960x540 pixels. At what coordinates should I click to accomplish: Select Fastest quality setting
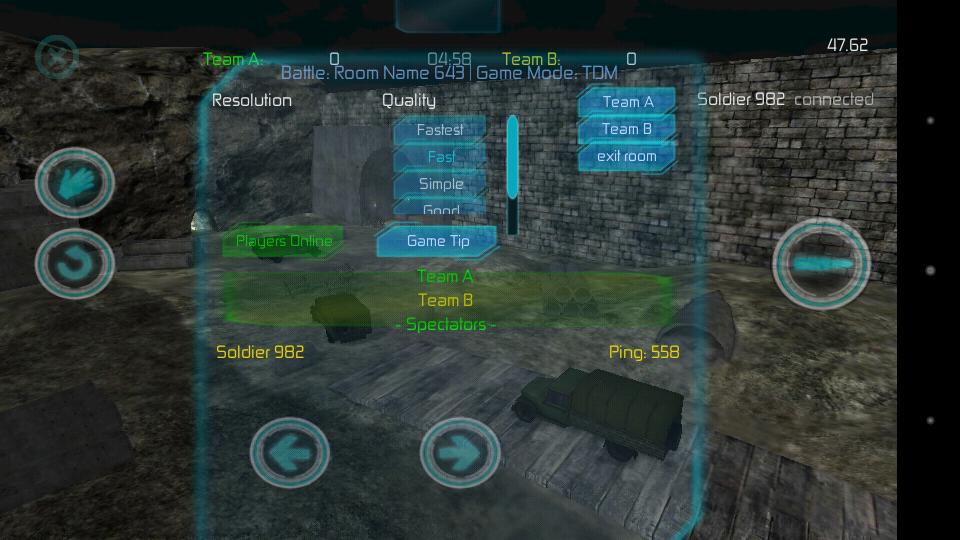[440, 130]
